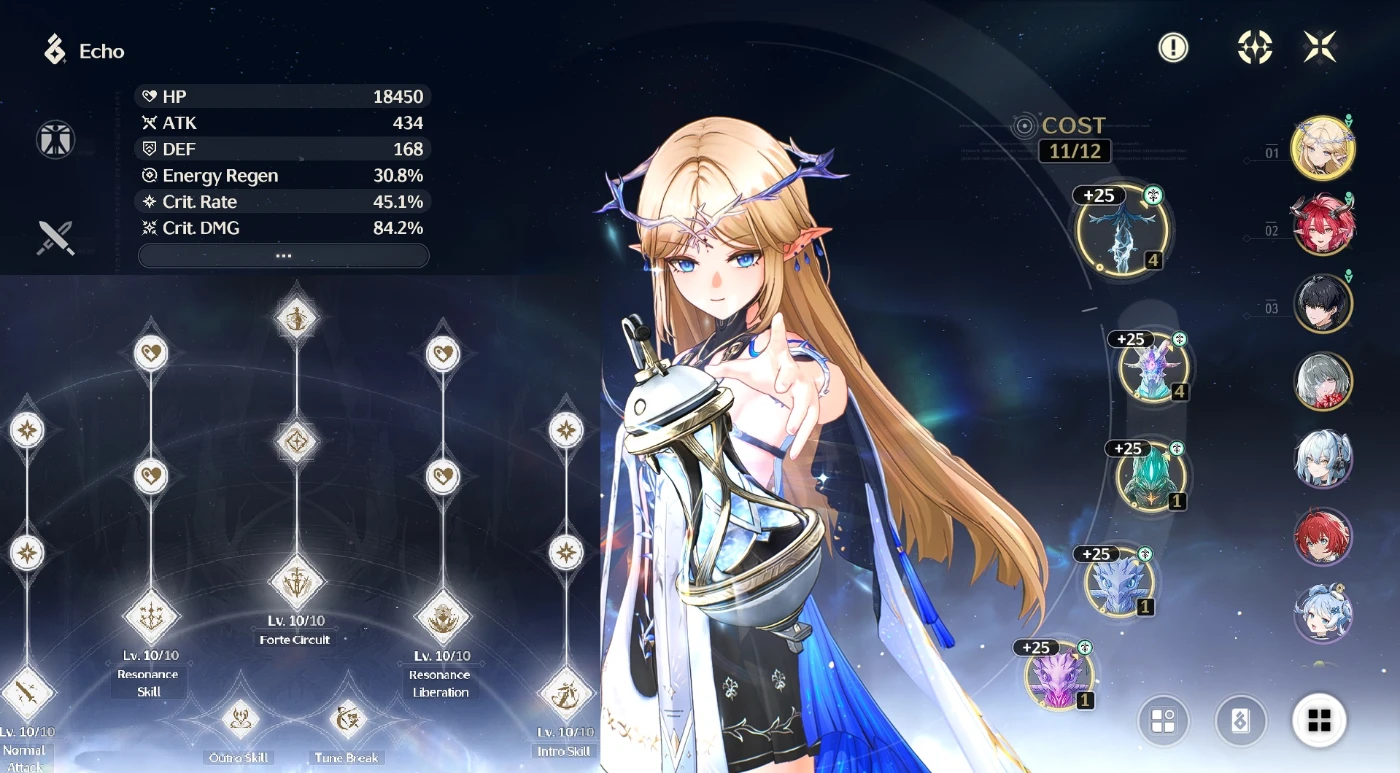
Task: Switch to the black-haired character portrait
Action: (1323, 303)
